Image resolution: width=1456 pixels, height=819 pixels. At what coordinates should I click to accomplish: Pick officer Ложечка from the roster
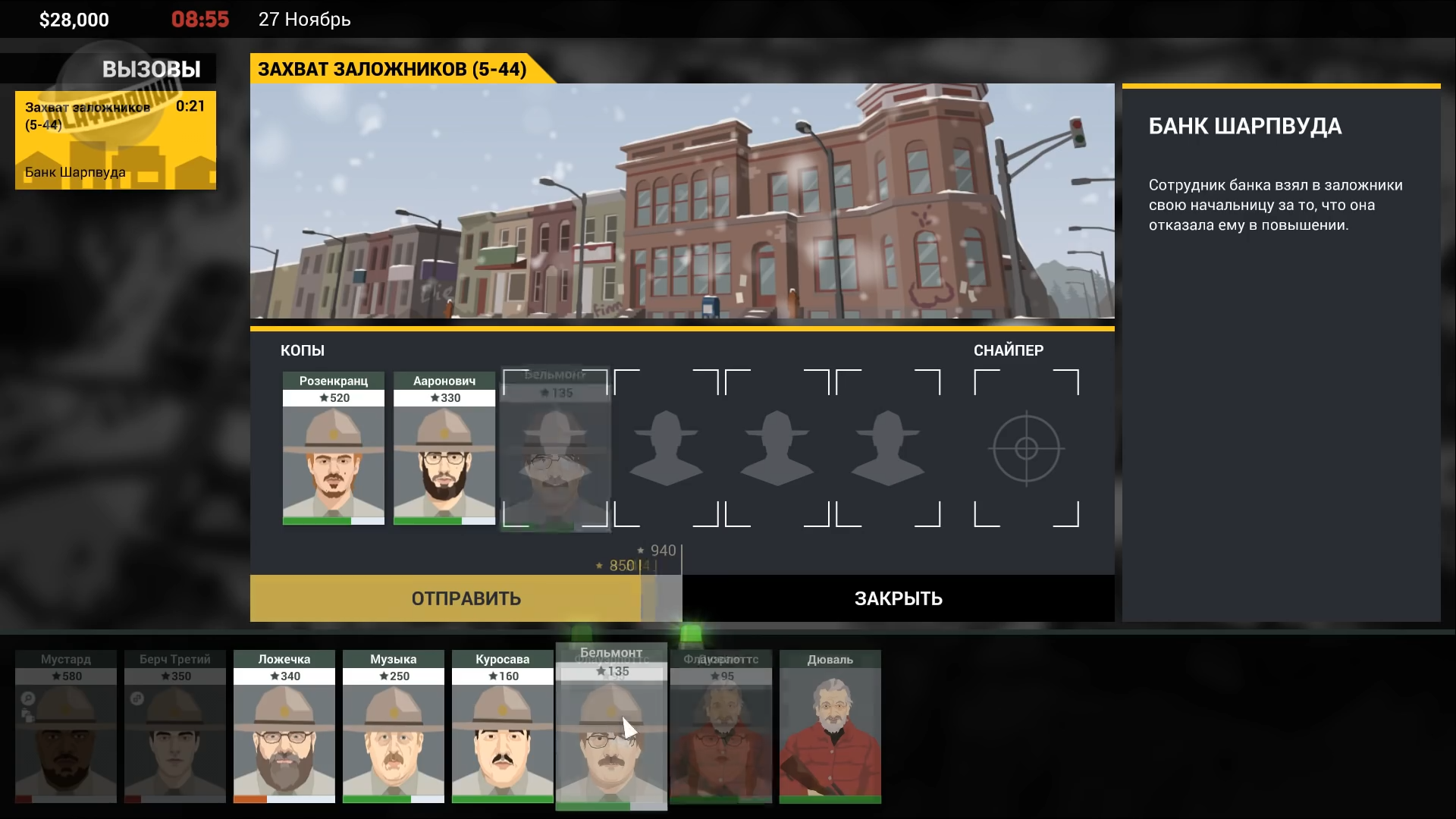[284, 726]
